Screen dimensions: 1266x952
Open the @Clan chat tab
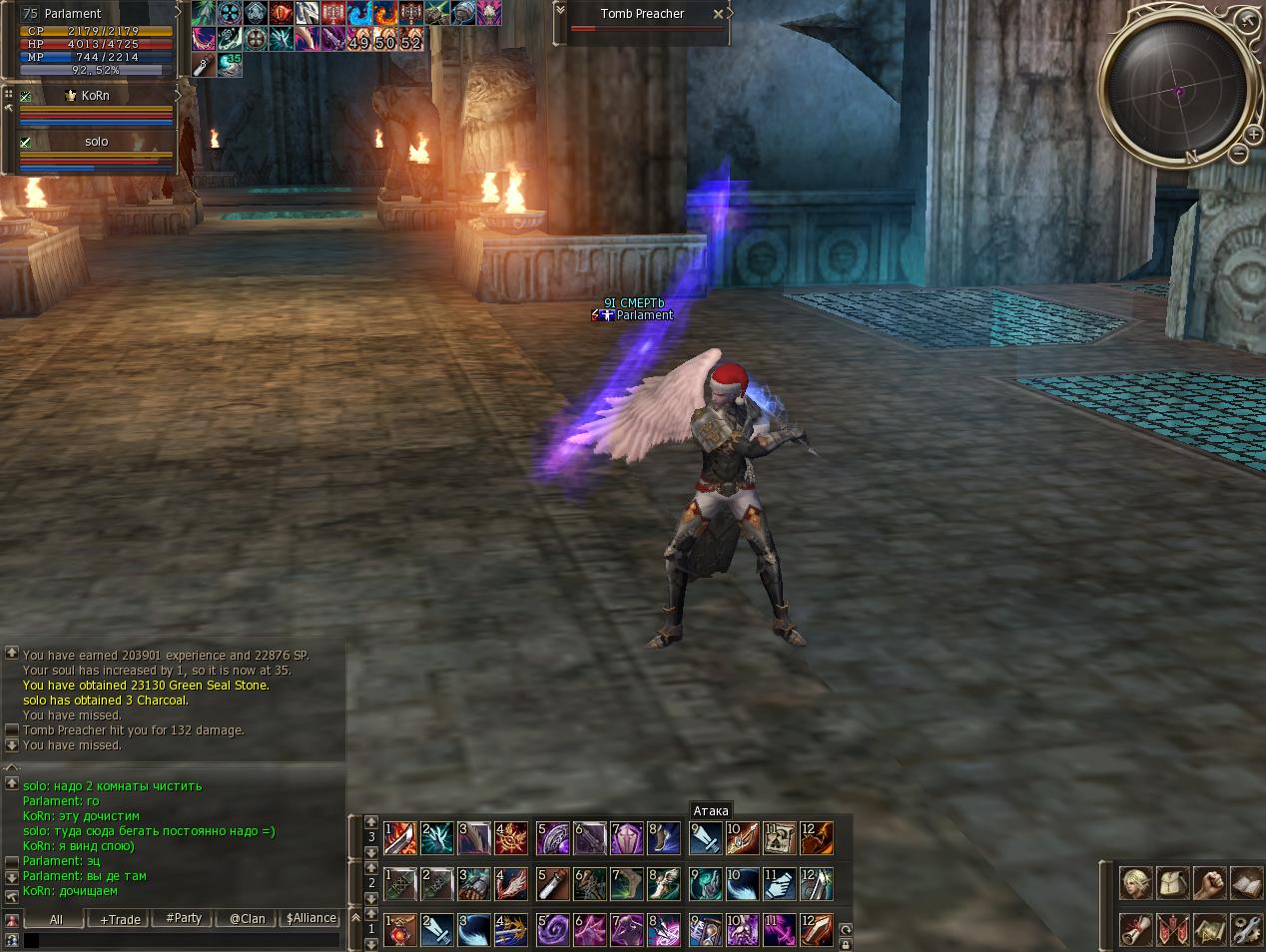click(247, 919)
